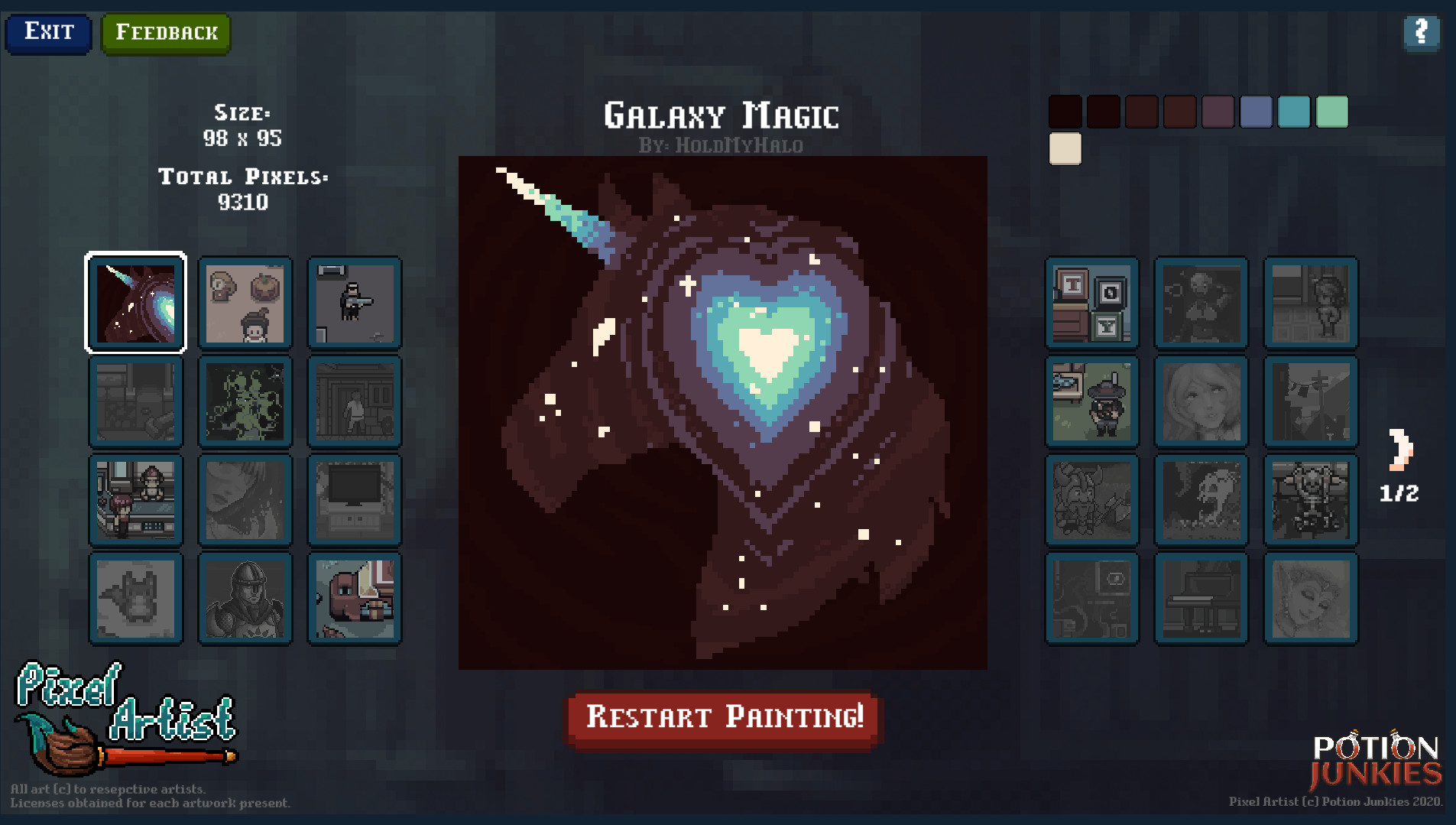Select the blonde girl portrait thumbnail
Screen dimensions: 1456x825
pos(1201,401)
